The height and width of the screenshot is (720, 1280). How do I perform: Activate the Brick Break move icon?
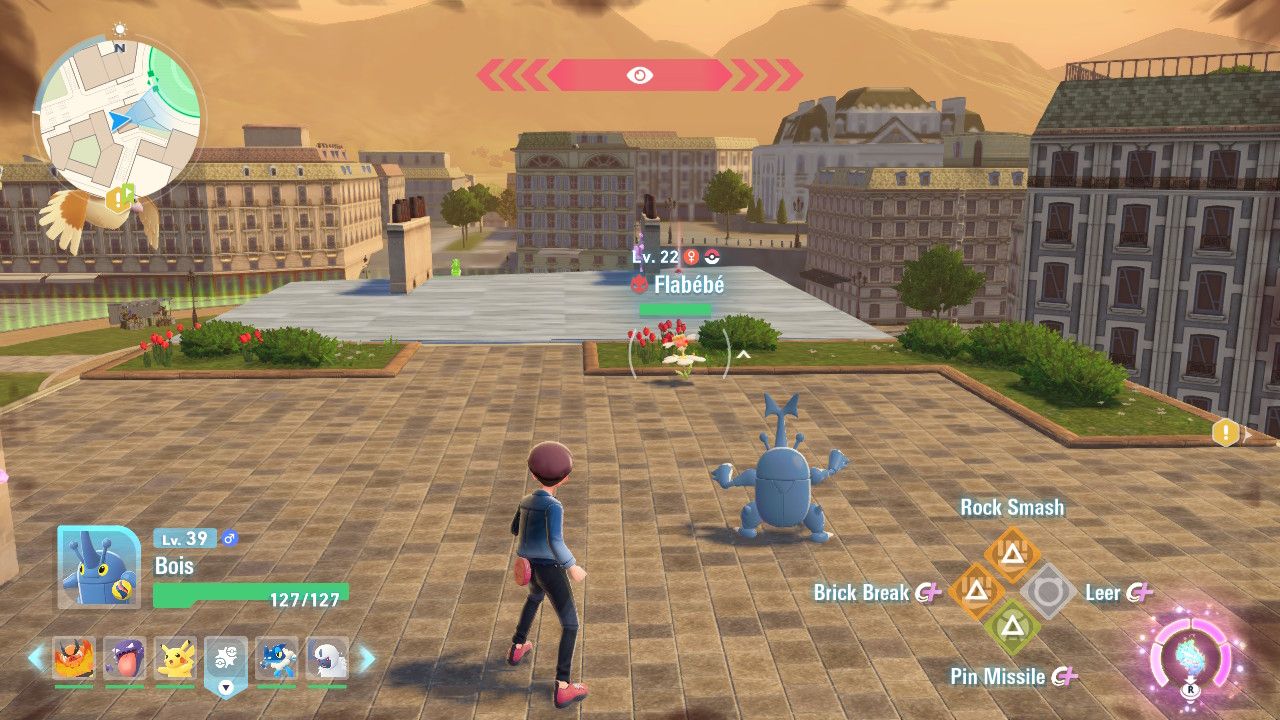click(x=976, y=591)
